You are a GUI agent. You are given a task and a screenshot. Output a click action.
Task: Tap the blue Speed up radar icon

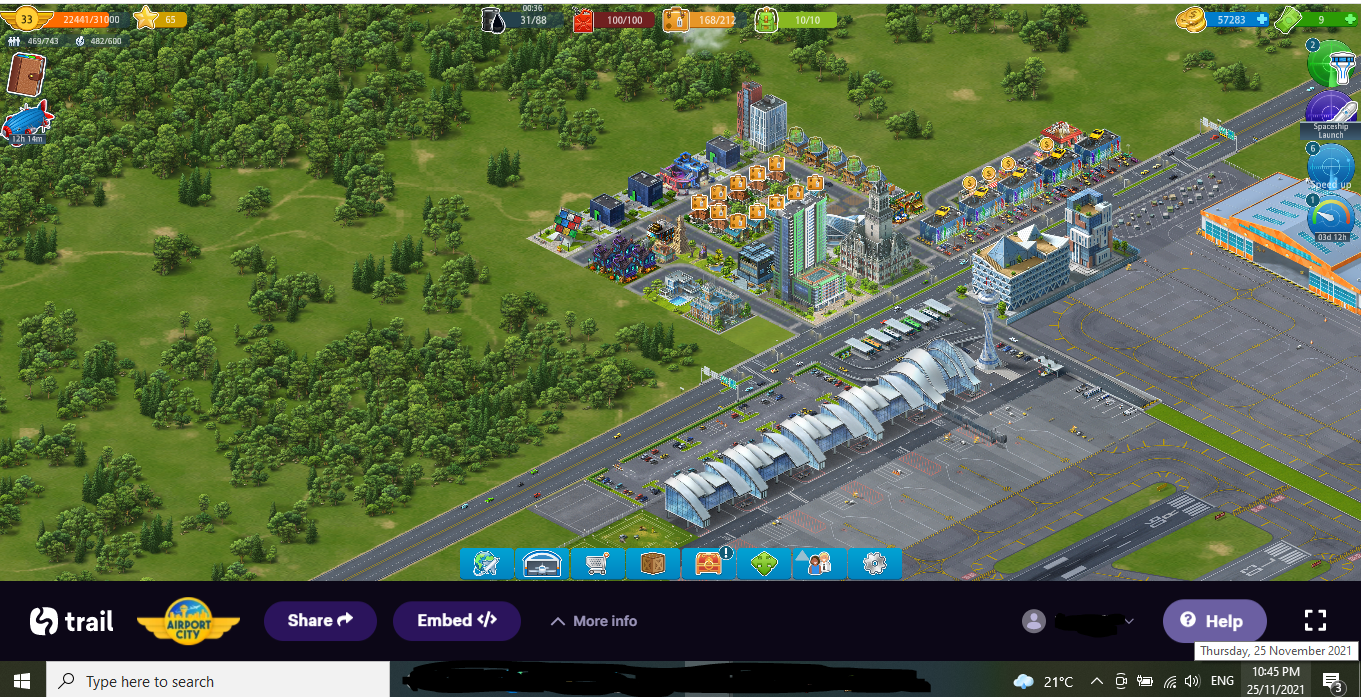point(1332,166)
